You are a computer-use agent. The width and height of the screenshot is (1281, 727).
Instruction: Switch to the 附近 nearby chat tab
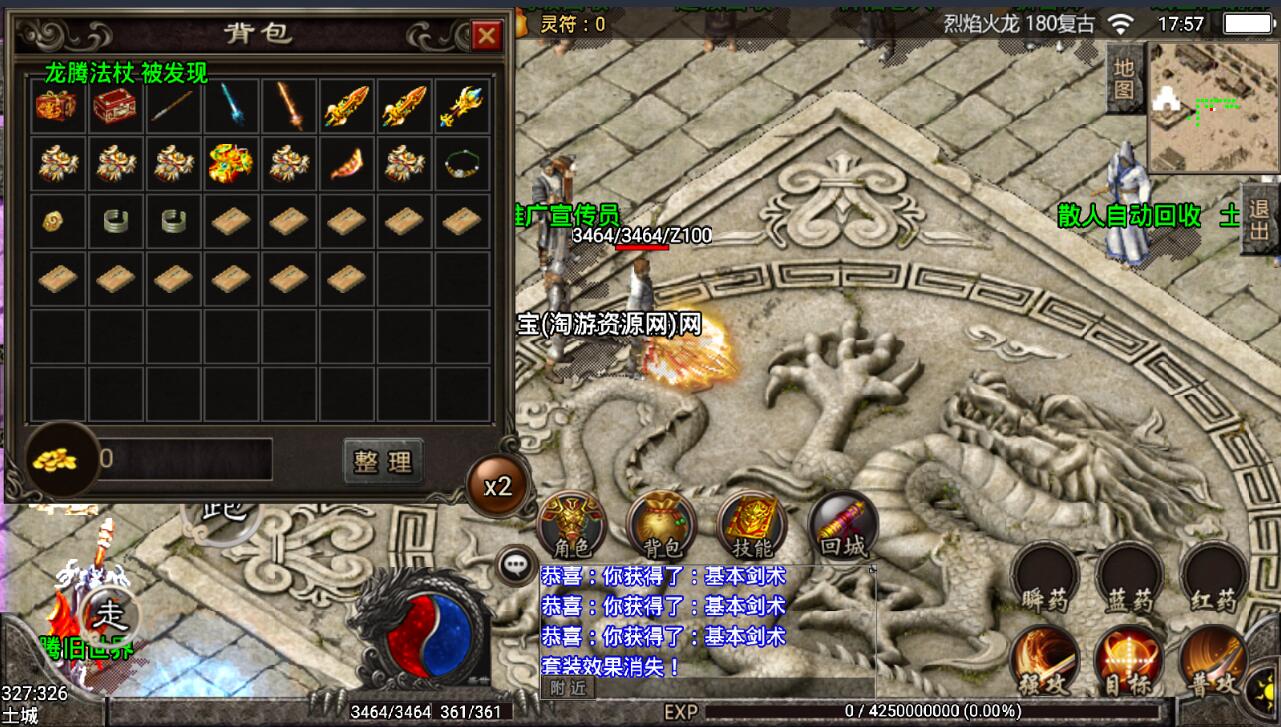[566, 687]
